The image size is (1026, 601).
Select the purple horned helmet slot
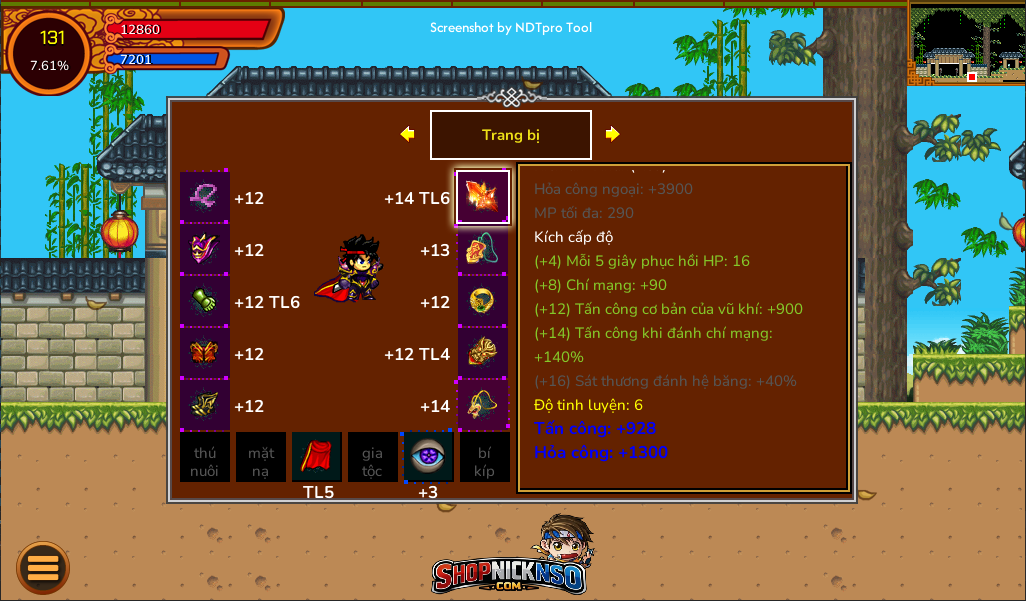tap(205, 249)
